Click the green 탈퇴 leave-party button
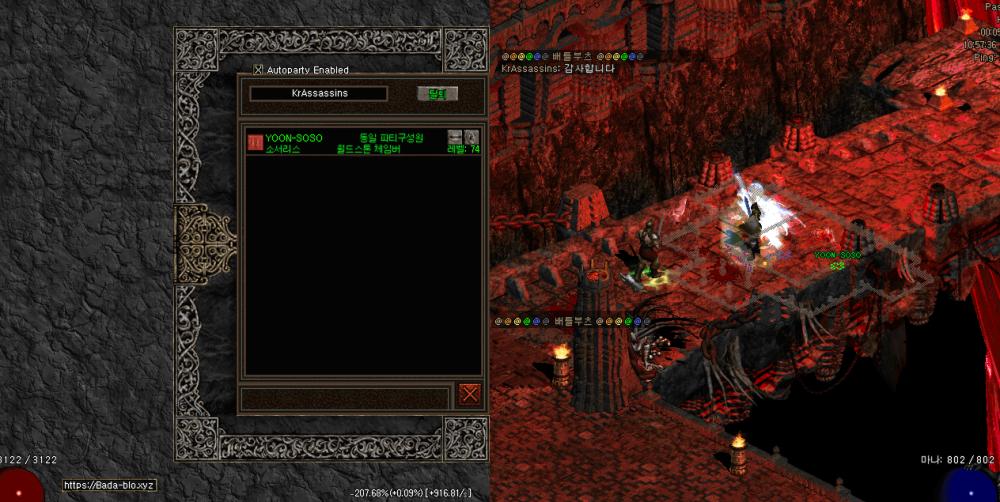The image size is (1000, 502). pyautogui.click(x=437, y=94)
